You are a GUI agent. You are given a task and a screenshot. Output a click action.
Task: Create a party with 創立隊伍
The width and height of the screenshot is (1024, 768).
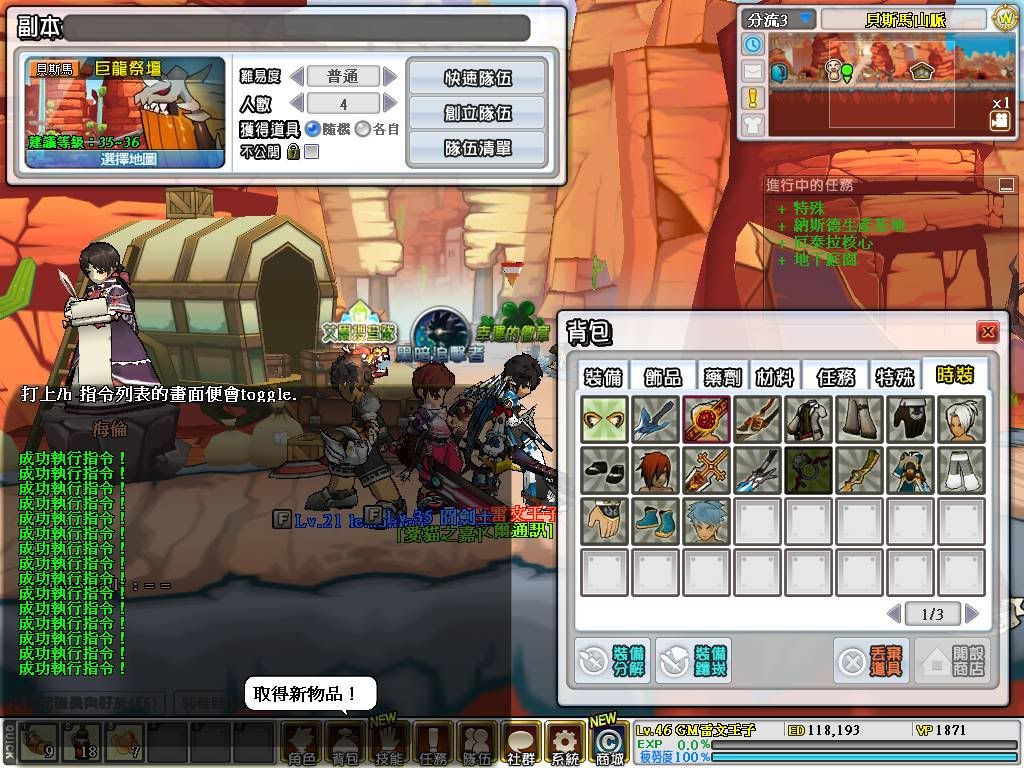pyautogui.click(x=476, y=112)
